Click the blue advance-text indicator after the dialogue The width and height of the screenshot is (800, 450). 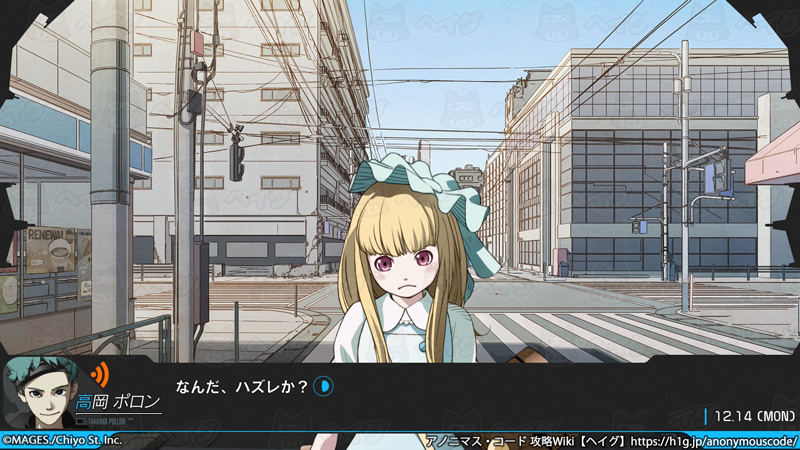(x=325, y=385)
